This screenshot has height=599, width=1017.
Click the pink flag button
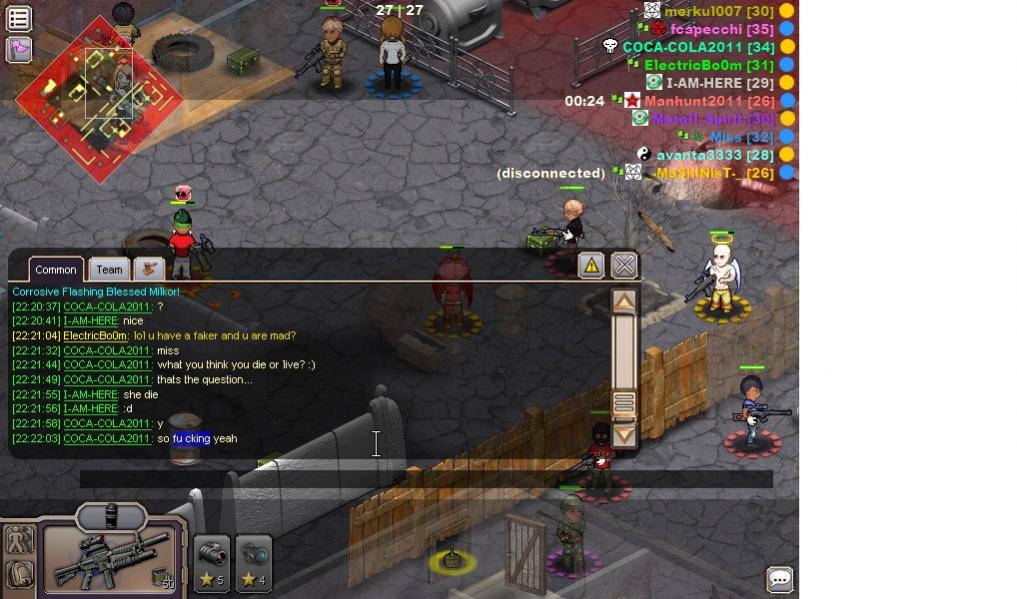pyautogui.click(x=19, y=49)
